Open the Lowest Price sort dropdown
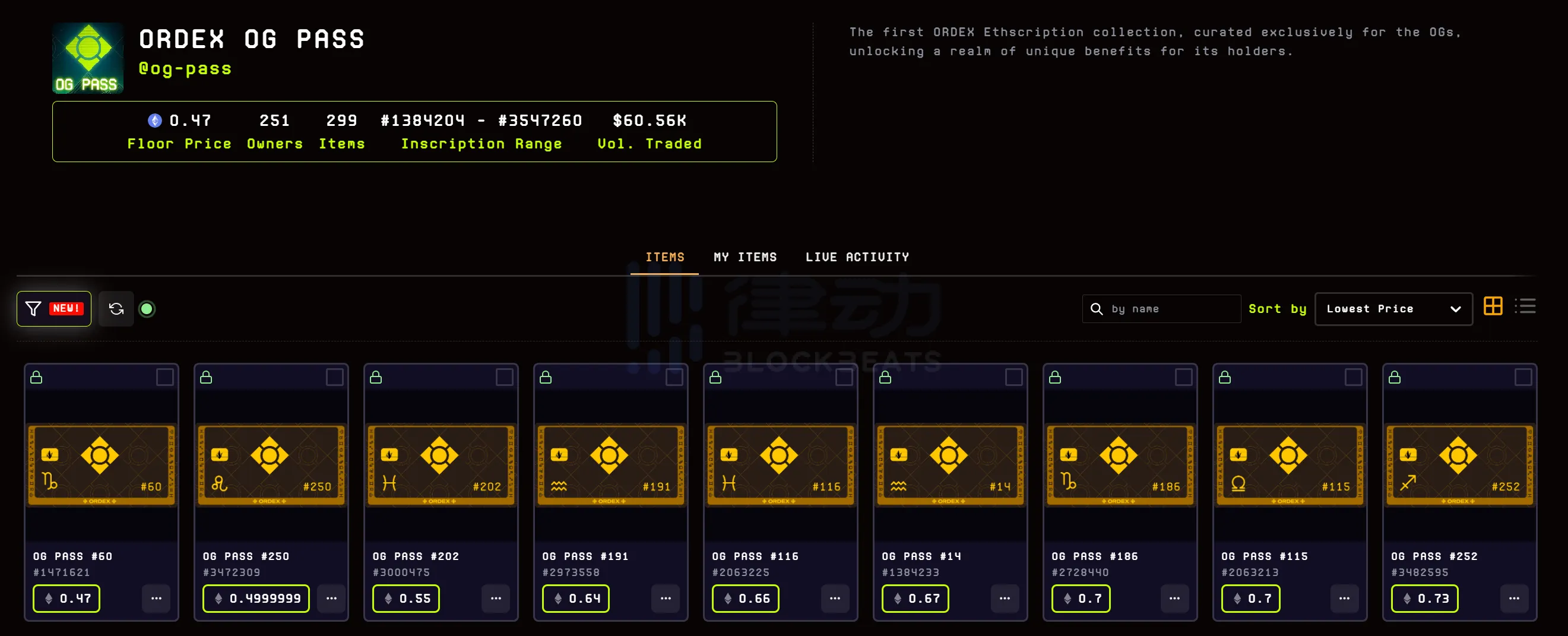Screen dimensions: 1568x636 click(1393, 309)
